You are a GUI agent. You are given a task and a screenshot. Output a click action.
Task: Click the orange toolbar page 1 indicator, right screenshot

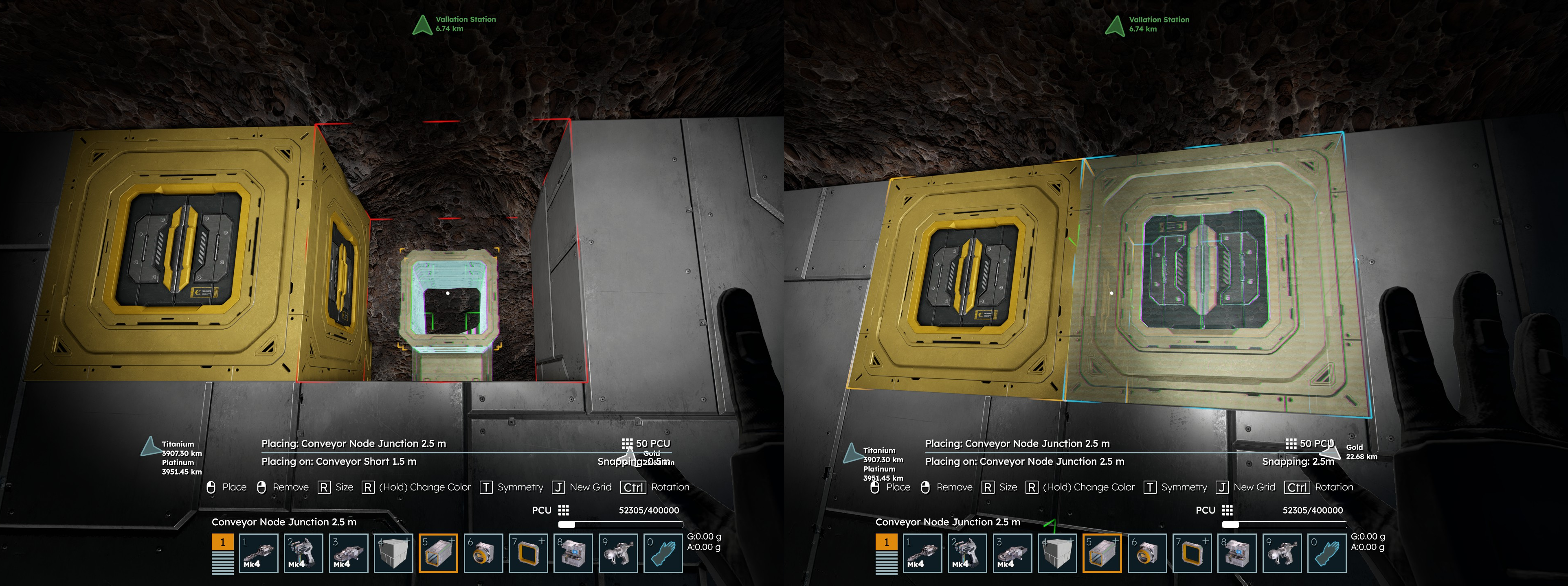click(x=886, y=542)
